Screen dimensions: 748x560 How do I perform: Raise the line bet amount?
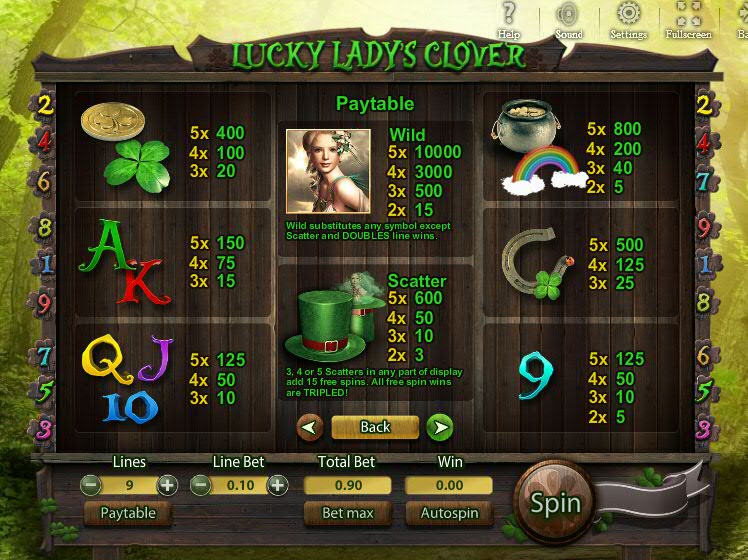pyautogui.click(x=277, y=485)
